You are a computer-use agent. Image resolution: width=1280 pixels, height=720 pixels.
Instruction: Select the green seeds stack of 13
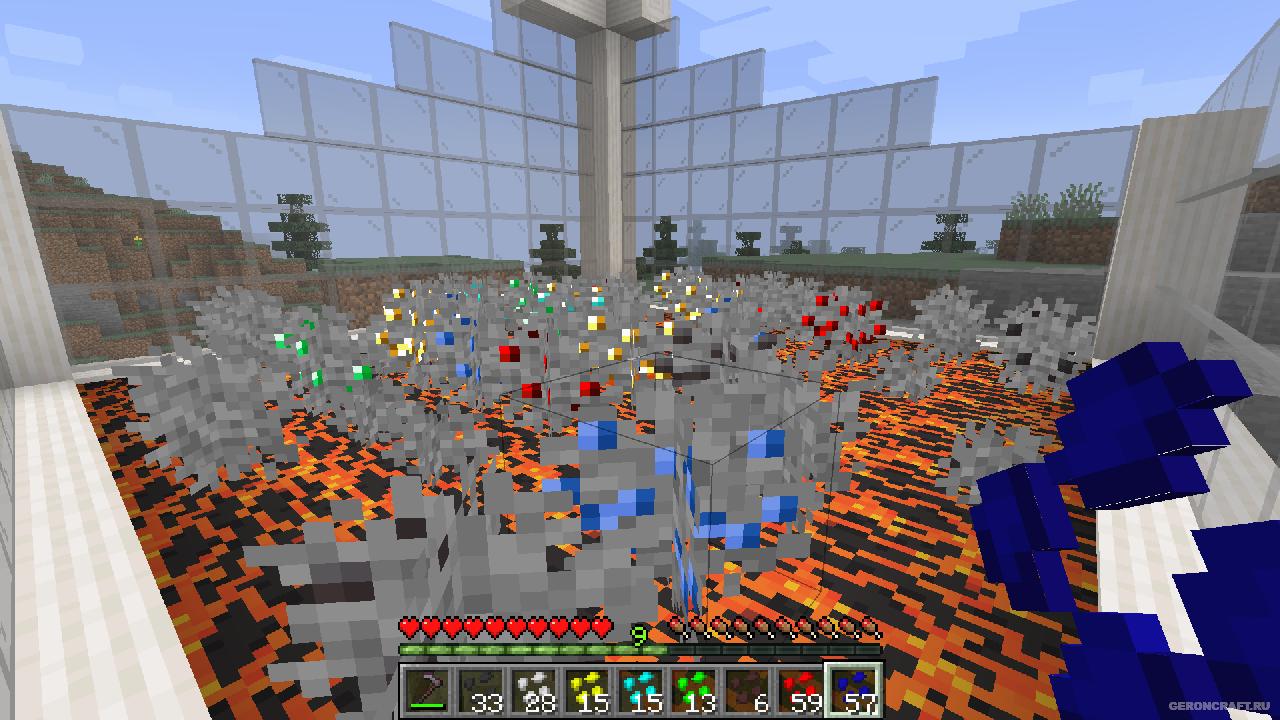pos(691,690)
